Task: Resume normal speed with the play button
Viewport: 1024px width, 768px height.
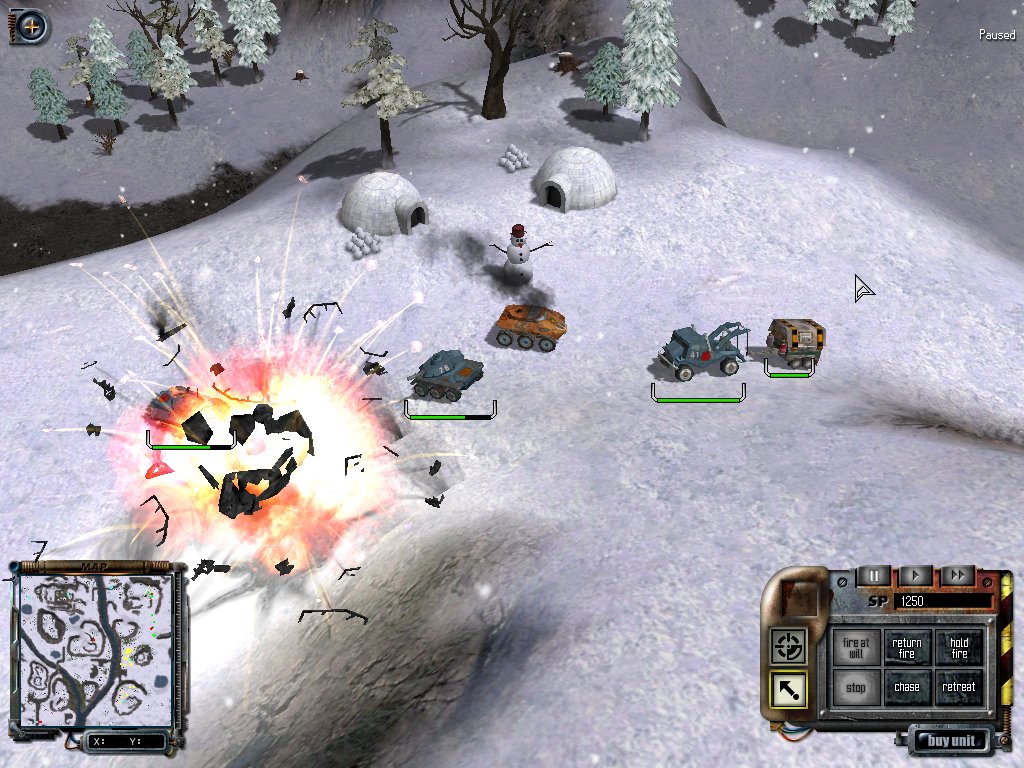Action: (x=915, y=576)
